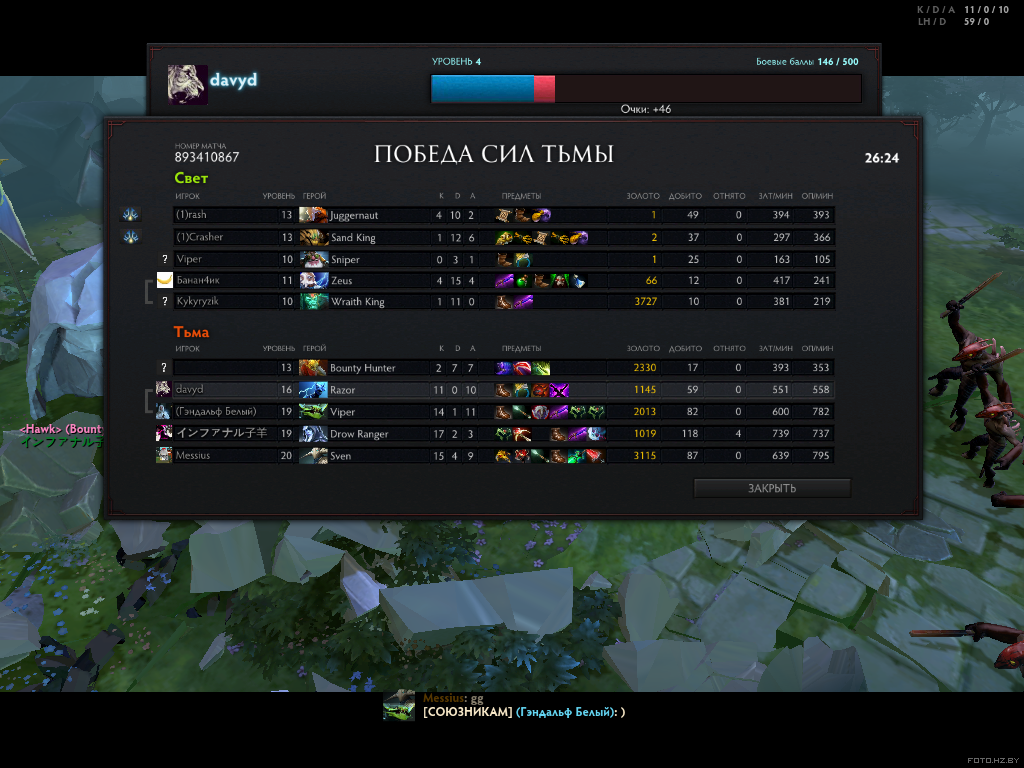Viewport: 1024px width, 768px height.
Task: Open davyd's profile avatar at the top
Action: [187, 85]
